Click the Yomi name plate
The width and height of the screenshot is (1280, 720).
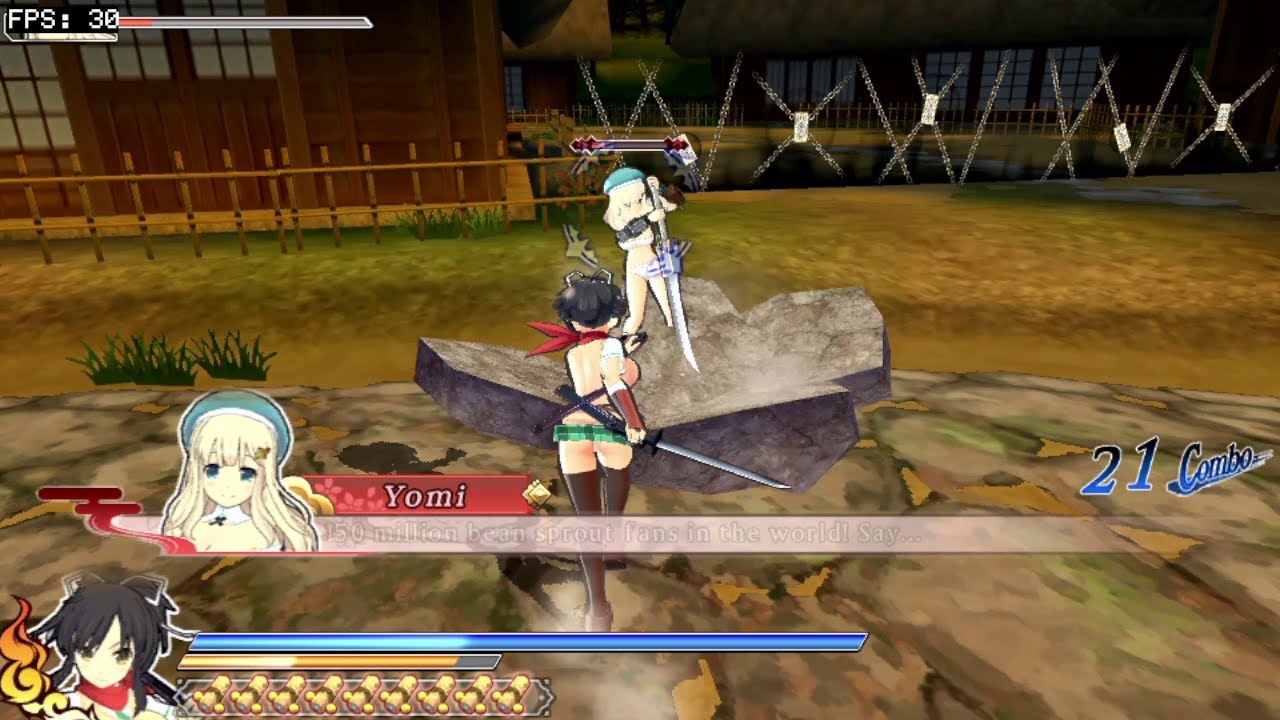click(425, 495)
